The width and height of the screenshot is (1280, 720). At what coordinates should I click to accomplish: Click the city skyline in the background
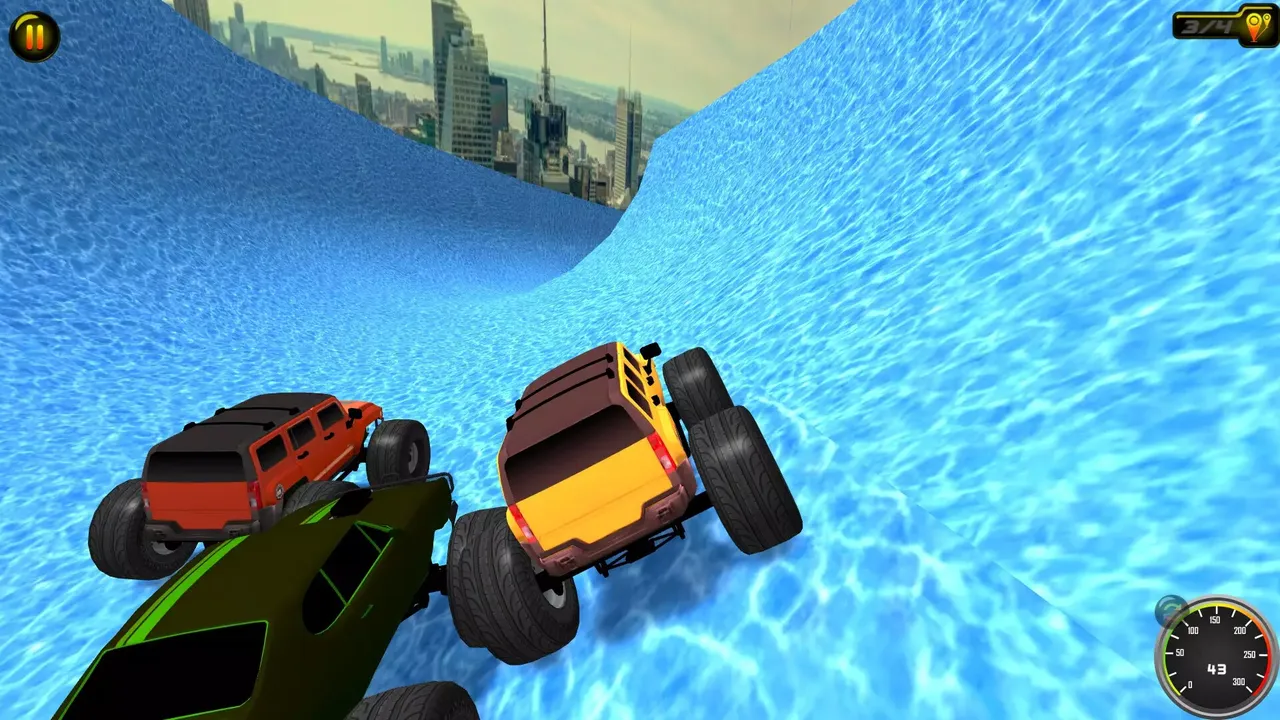click(470, 100)
